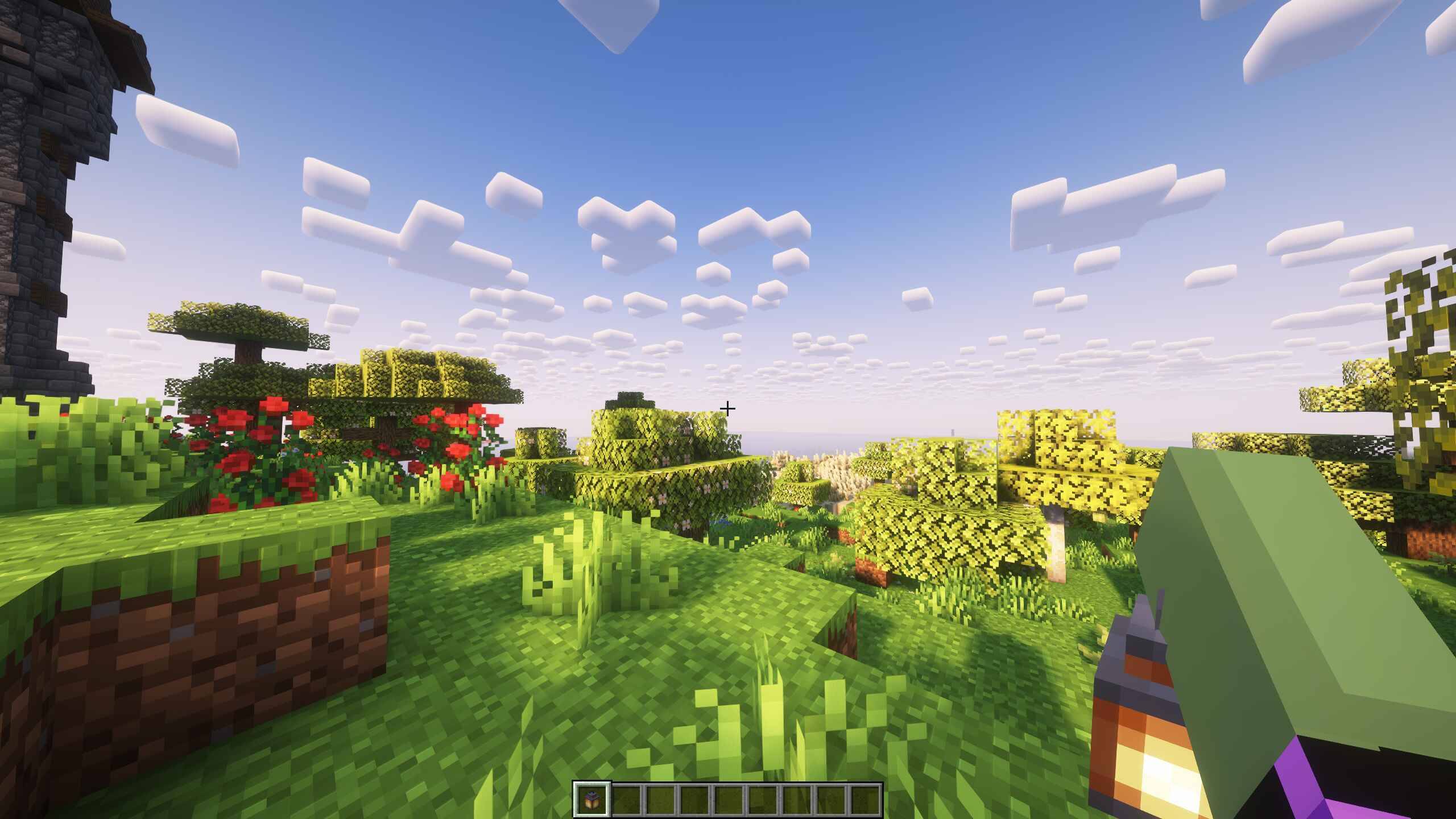This screenshot has height=819, width=1456.
Task: Click the third hotbar slot
Action: (660, 799)
